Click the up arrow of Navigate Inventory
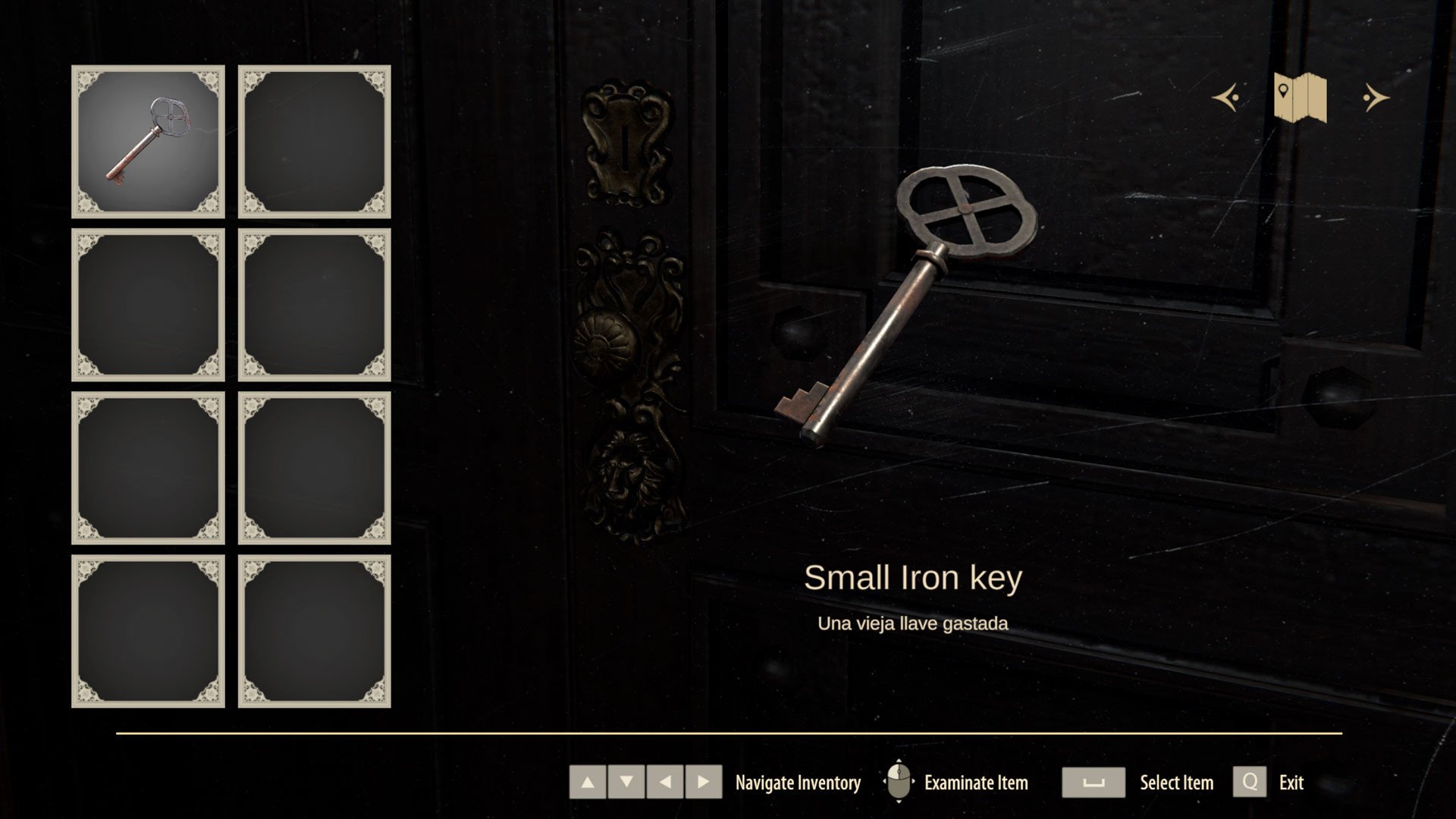1456x819 pixels. tap(588, 783)
